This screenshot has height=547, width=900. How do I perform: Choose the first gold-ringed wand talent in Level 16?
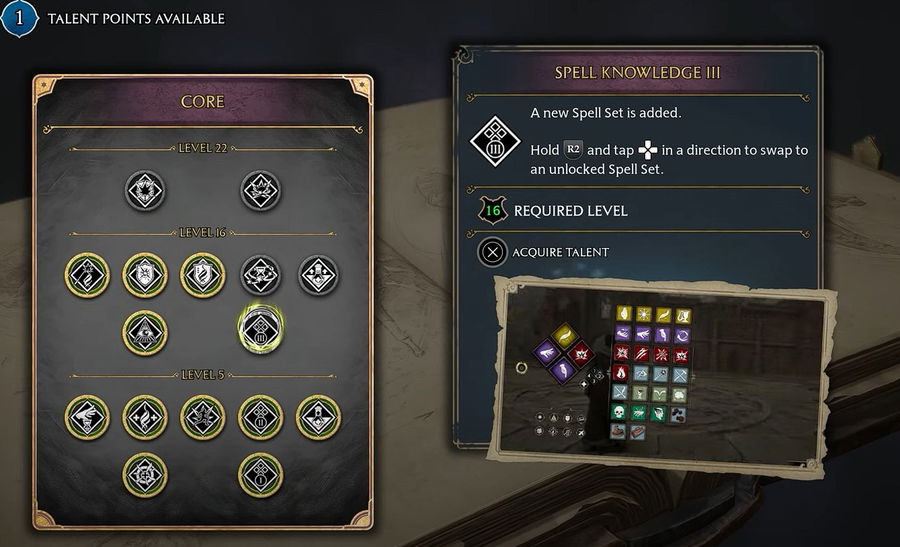click(86, 274)
